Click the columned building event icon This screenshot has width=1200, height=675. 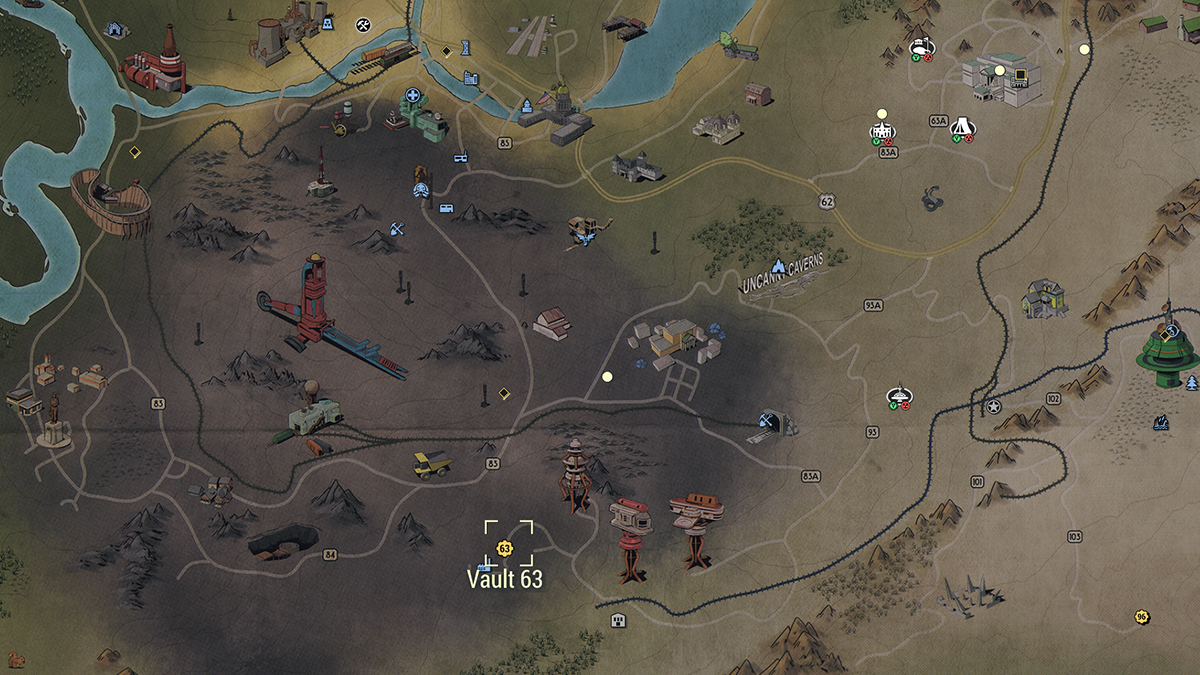click(881, 130)
